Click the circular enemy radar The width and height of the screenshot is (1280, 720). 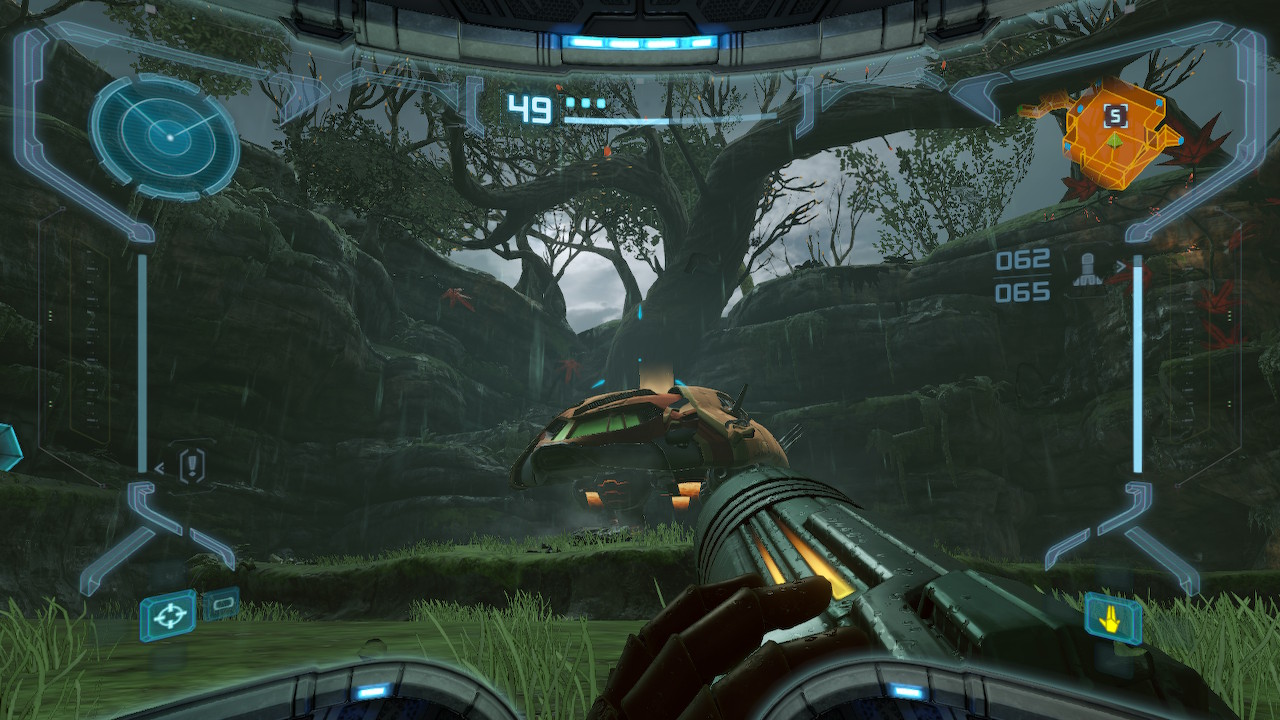(x=164, y=137)
